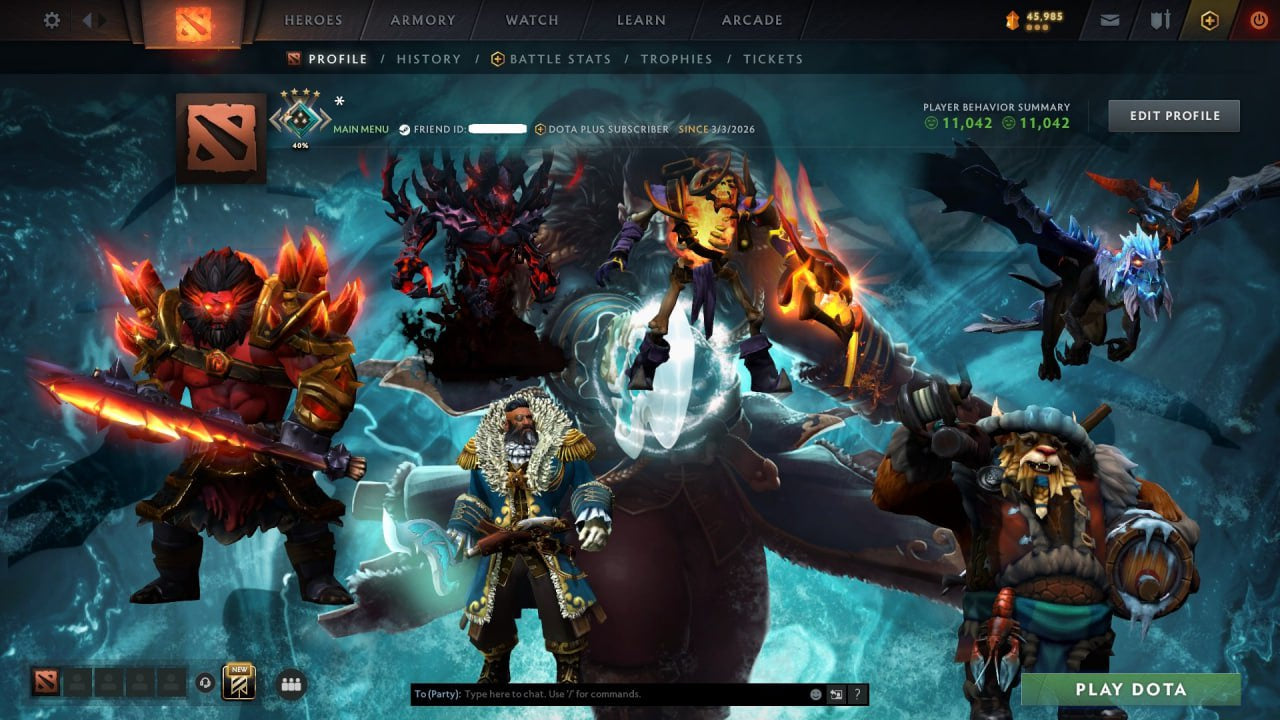The width and height of the screenshot is (1280, 720).
Task: Switch to the TROPHIES tab
Action: point(676,59)
